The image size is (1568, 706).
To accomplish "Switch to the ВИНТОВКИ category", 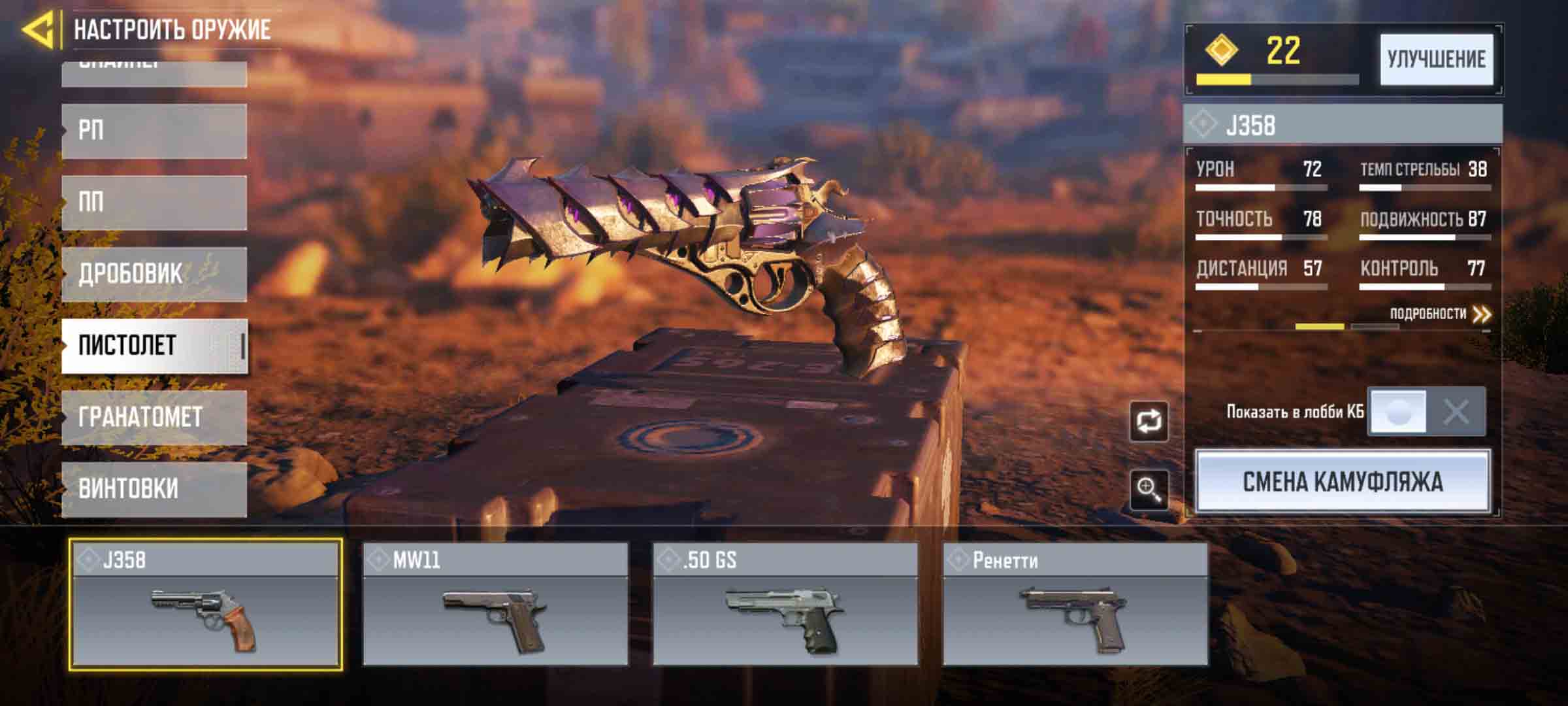I will pos(154,489).
